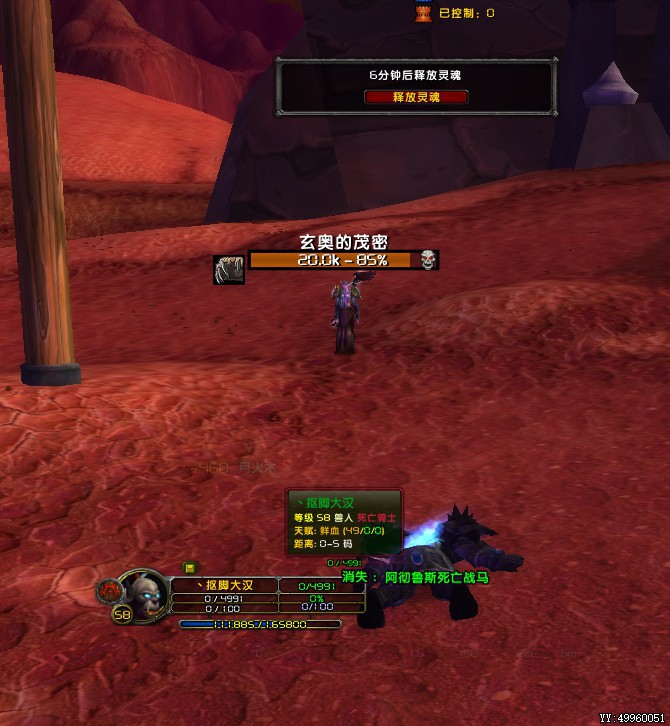Click the red 释放灵魂 release spirit button
This screenshot has height=726, width=670.
click(x=416, y=97)
